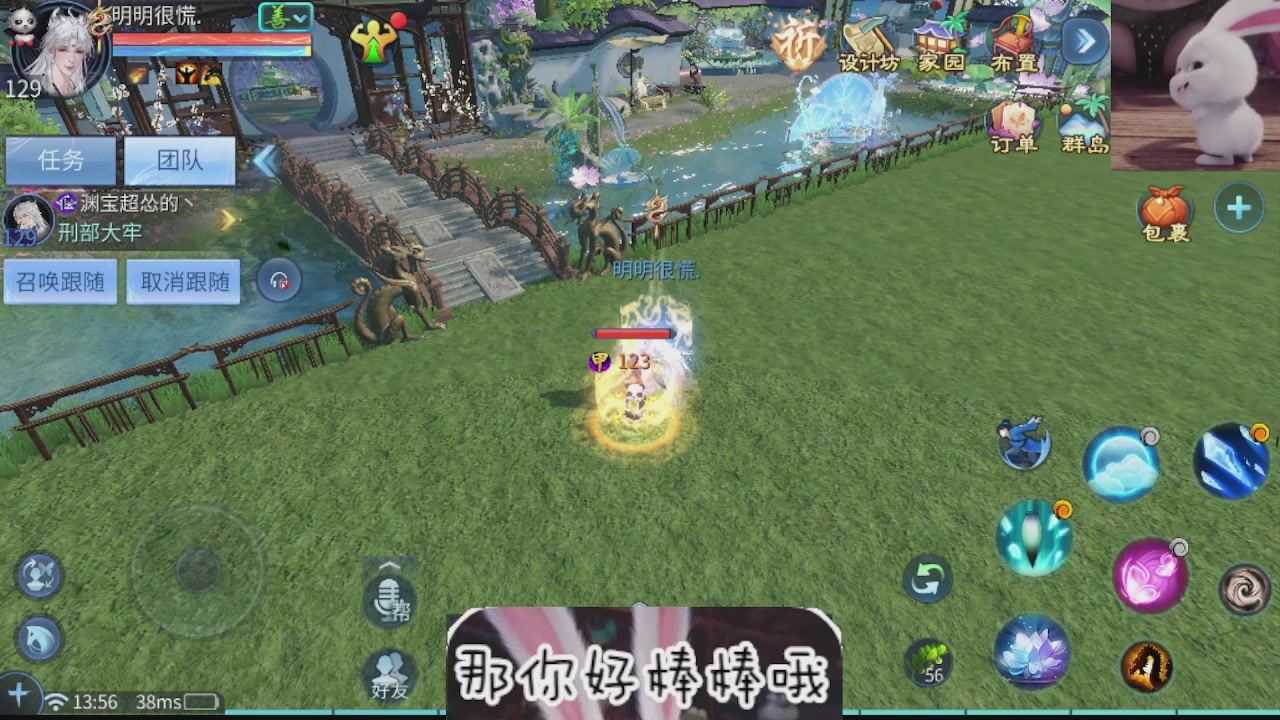
Task: Toggle the microphone speaking button
Action: [389, 600]
